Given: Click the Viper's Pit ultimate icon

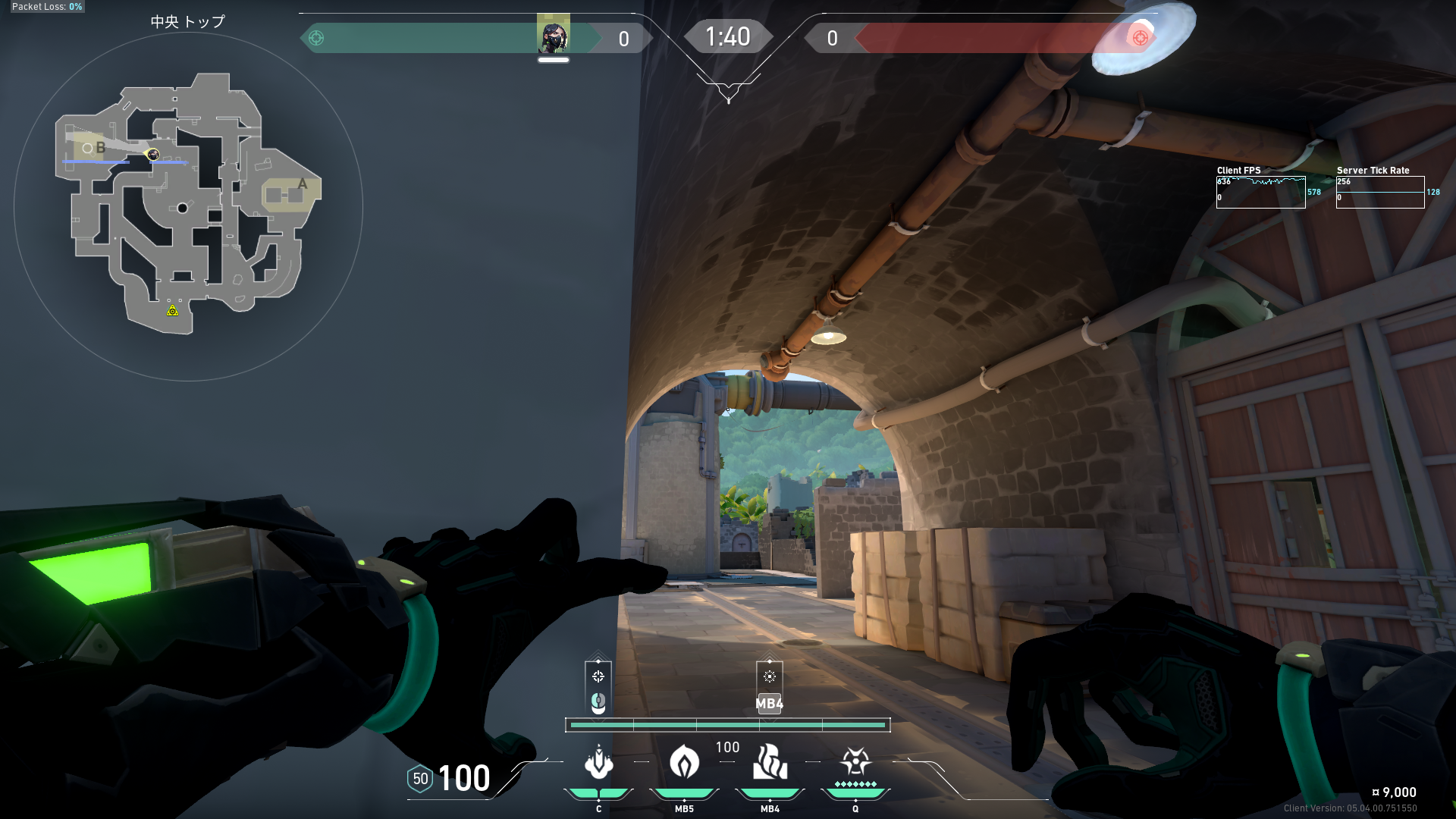Looking at the screenshot, I should coord(855,761).
